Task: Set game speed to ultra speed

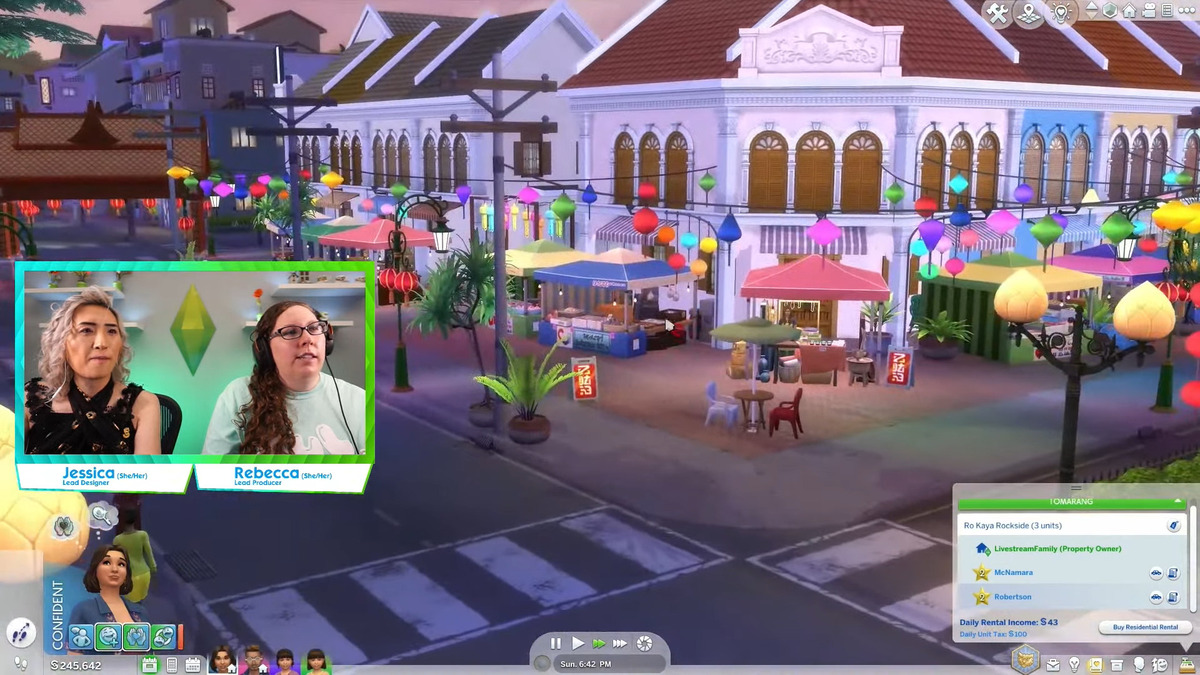Action: [x=621, y=643]
